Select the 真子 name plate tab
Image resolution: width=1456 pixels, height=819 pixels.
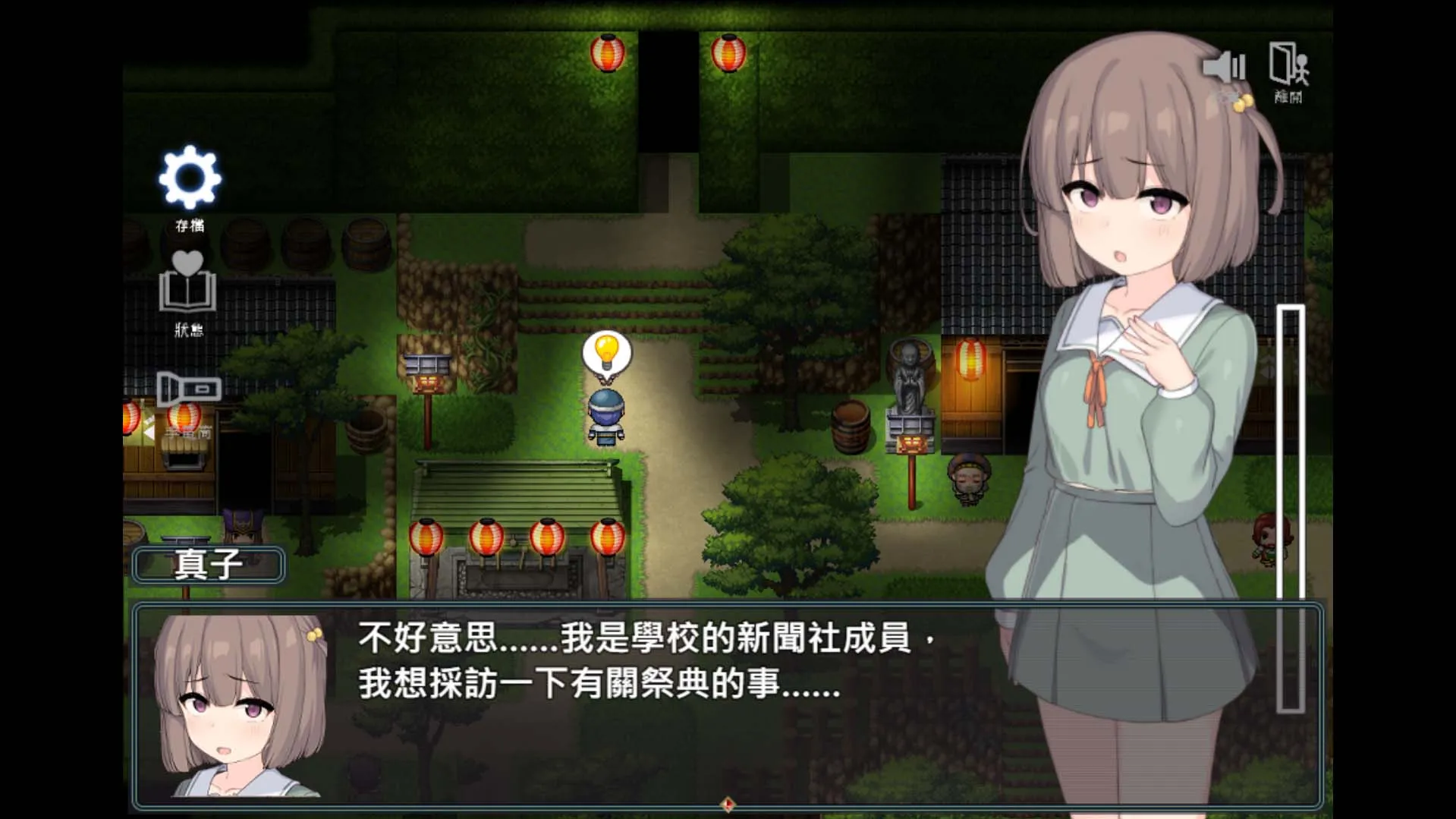tap(207, 565)
